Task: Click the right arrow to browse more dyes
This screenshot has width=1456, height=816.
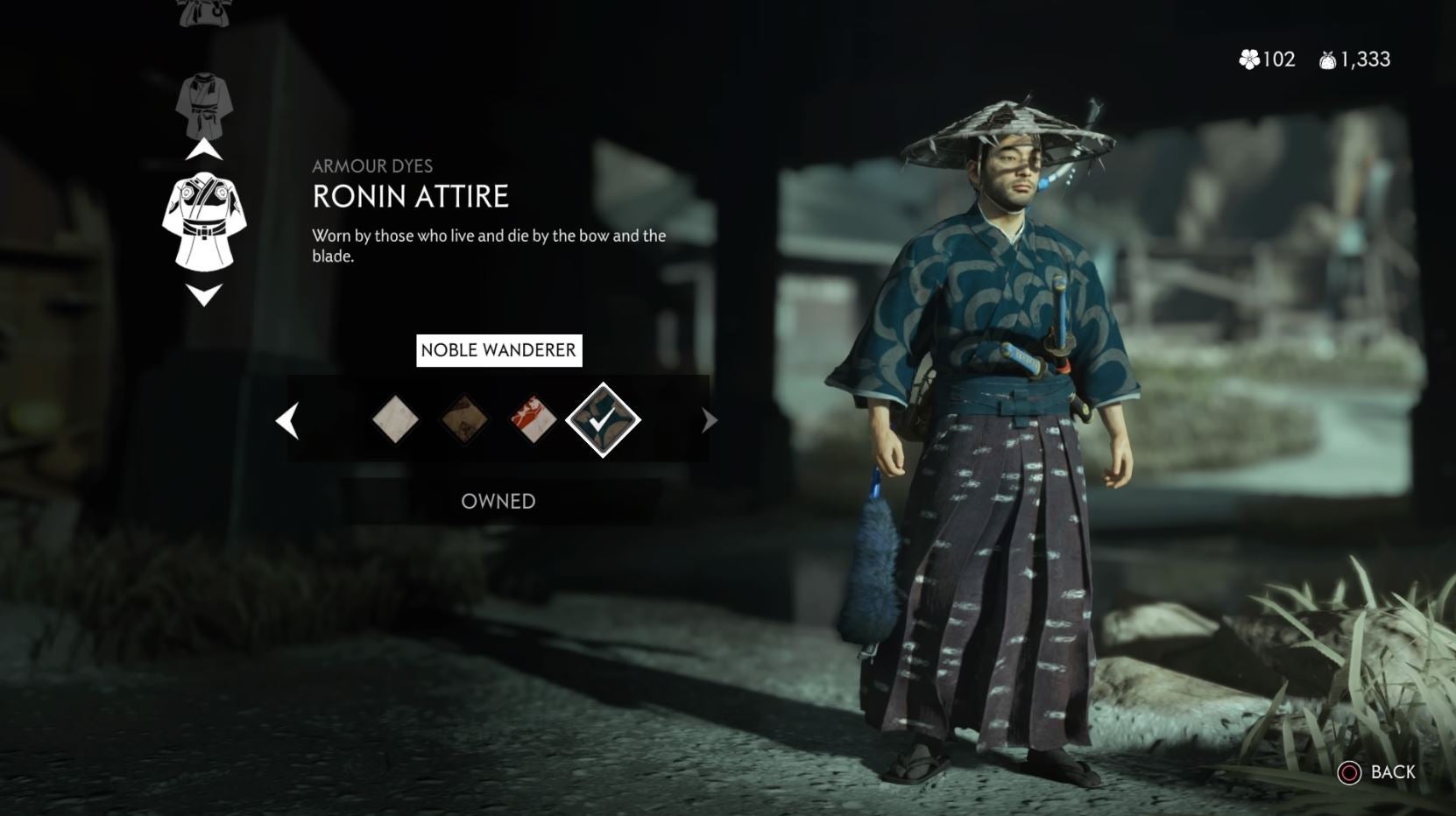Action: [706, 421]
